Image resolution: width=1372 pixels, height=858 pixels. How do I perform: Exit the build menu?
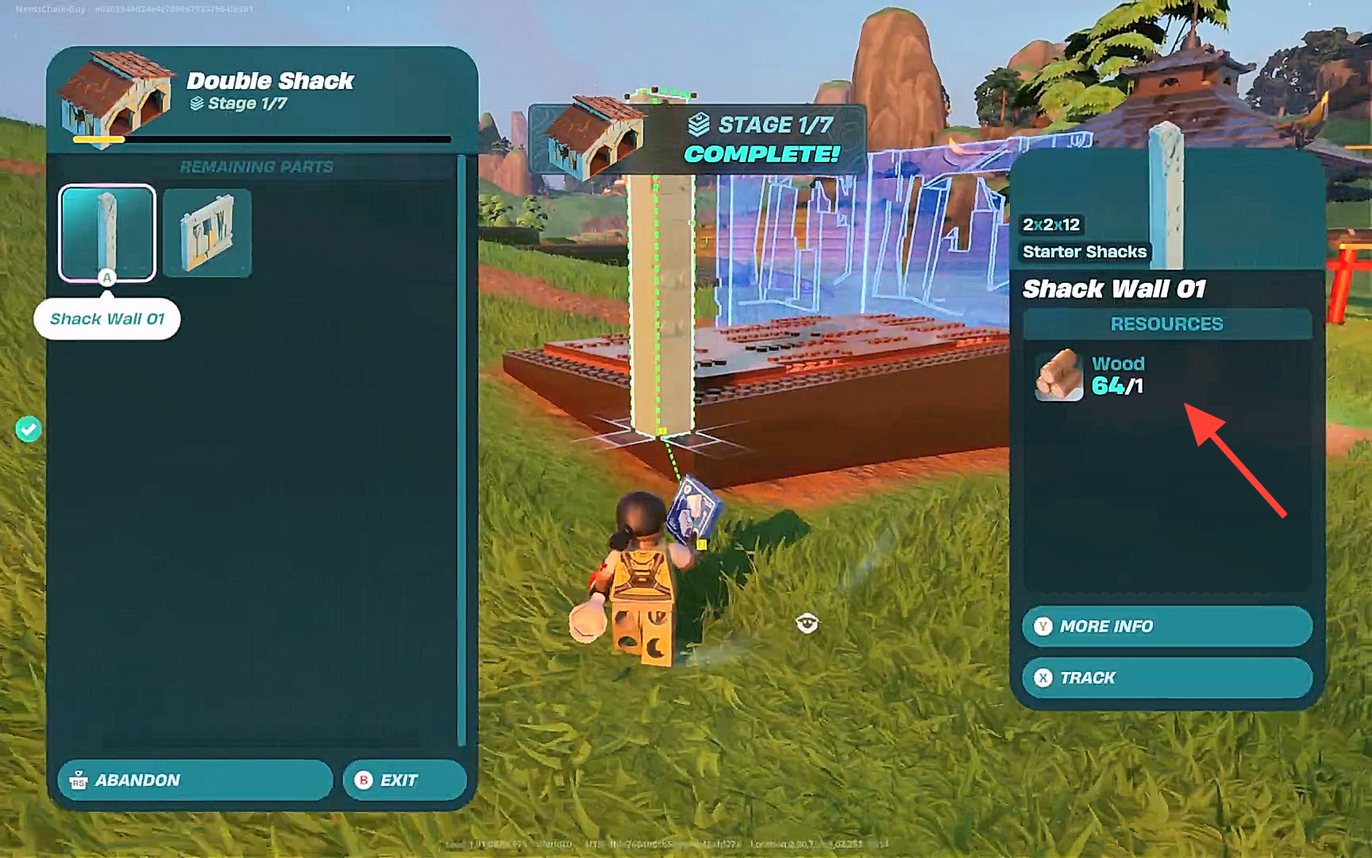coord(404,780)
